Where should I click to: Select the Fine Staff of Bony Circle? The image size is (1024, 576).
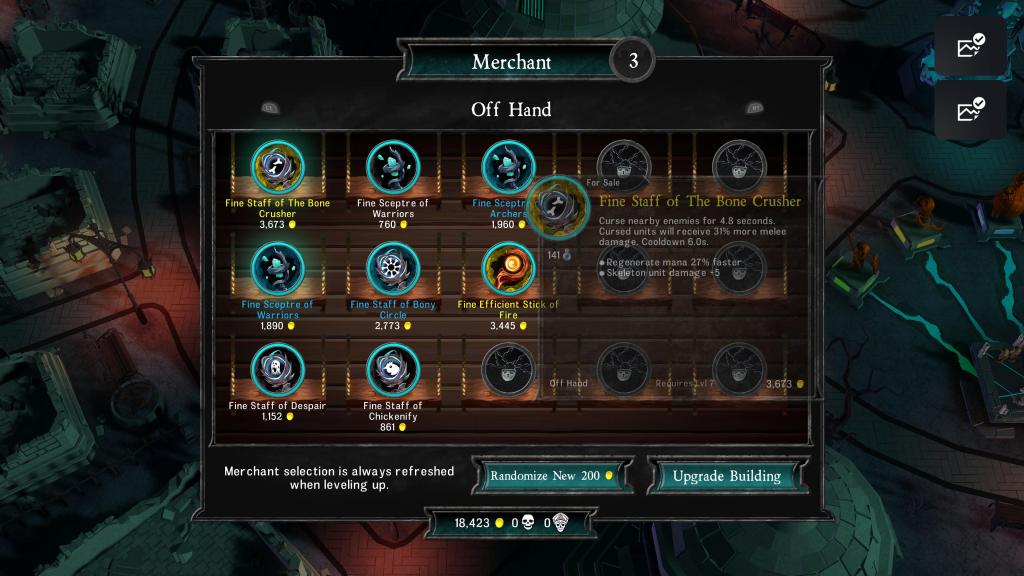pyautogui.click(x=393, y=268)
